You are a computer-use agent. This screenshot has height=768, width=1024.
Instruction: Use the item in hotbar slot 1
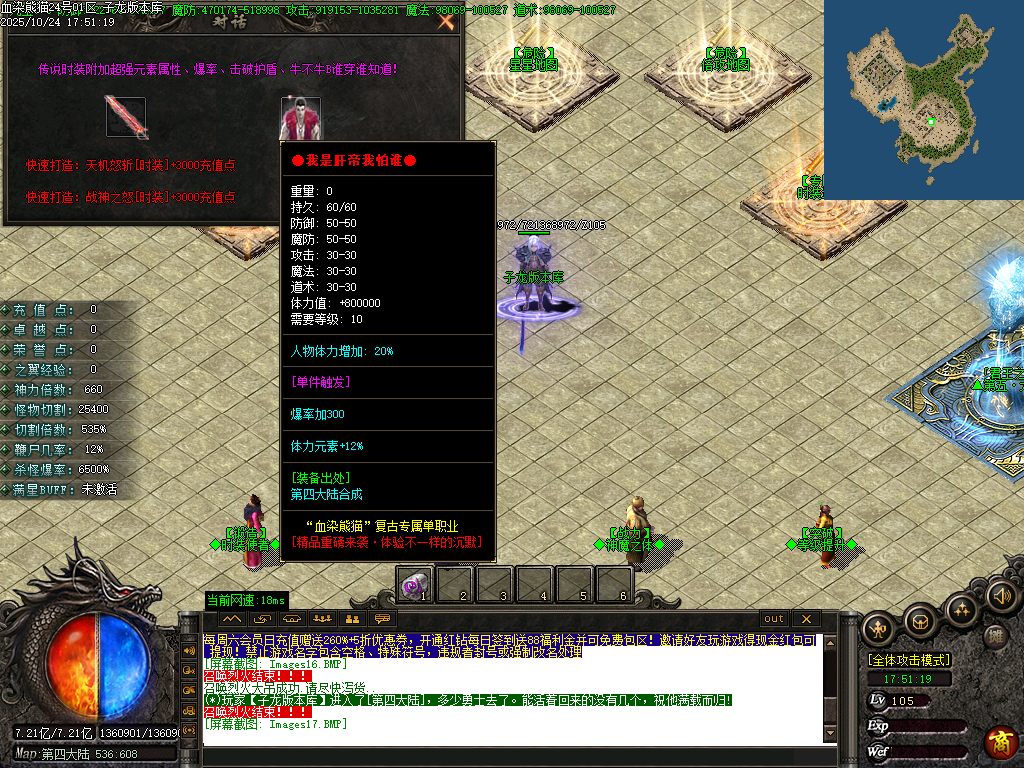pyautogui.click(x=415, y=584)
